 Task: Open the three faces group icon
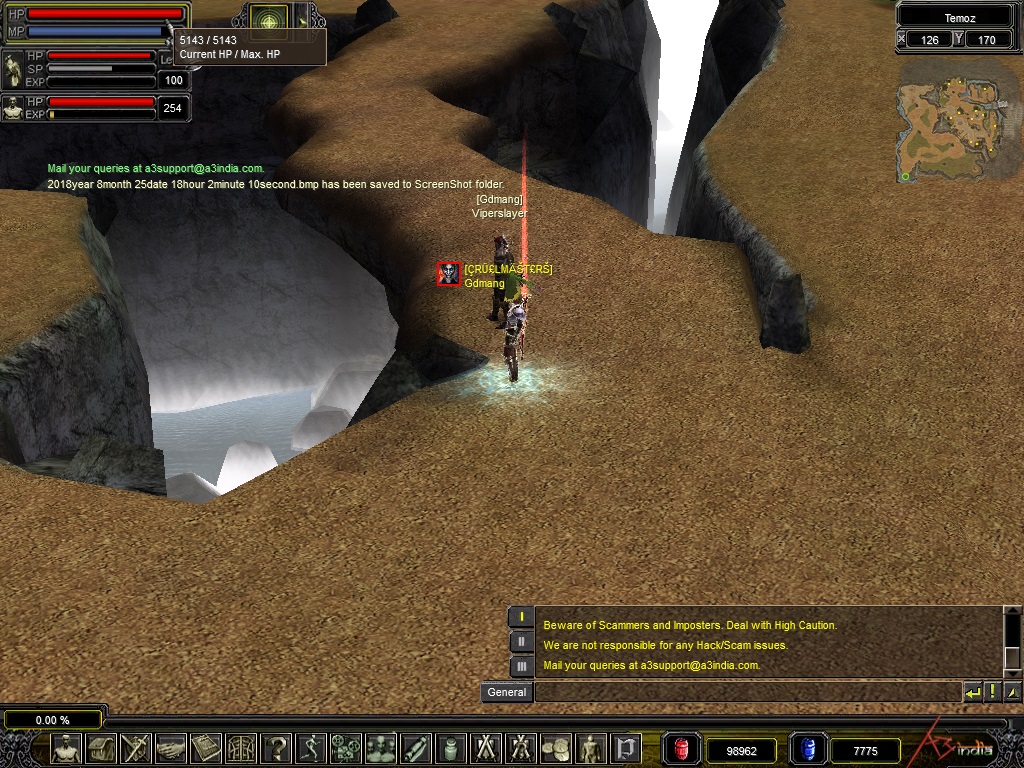click(x=380, y=747)
